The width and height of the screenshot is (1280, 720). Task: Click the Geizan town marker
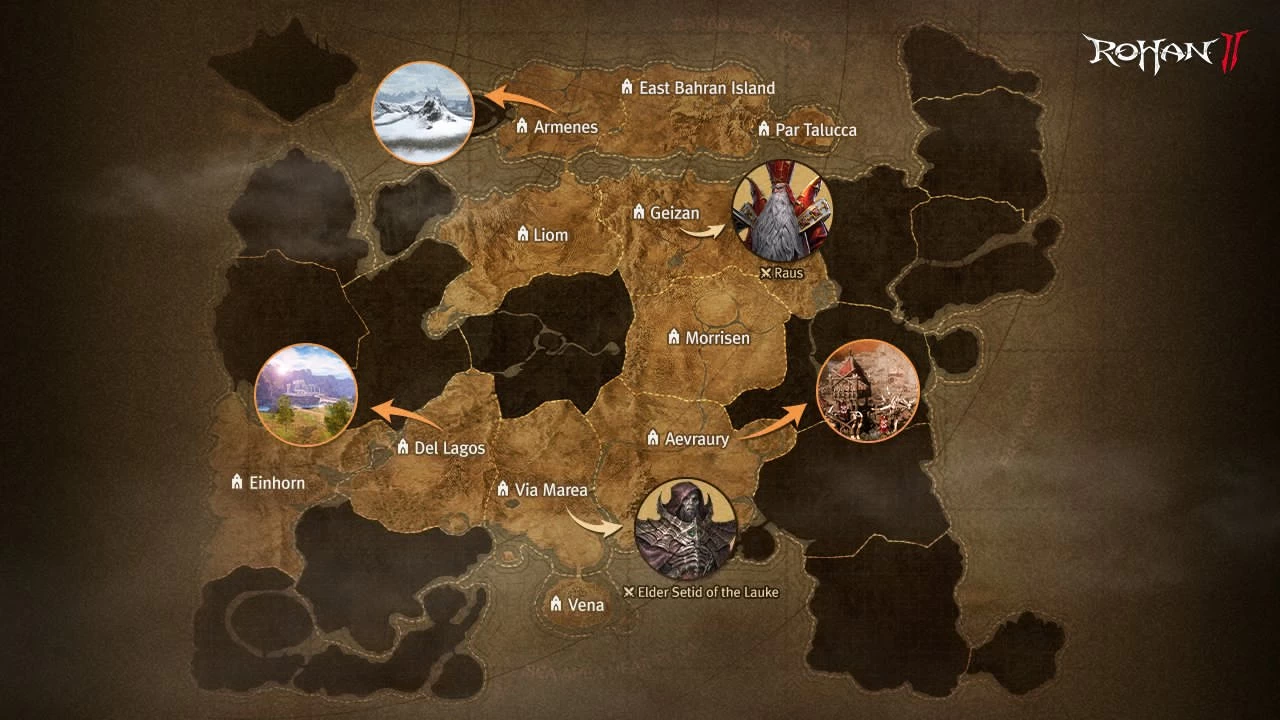[x=640, y=212]
